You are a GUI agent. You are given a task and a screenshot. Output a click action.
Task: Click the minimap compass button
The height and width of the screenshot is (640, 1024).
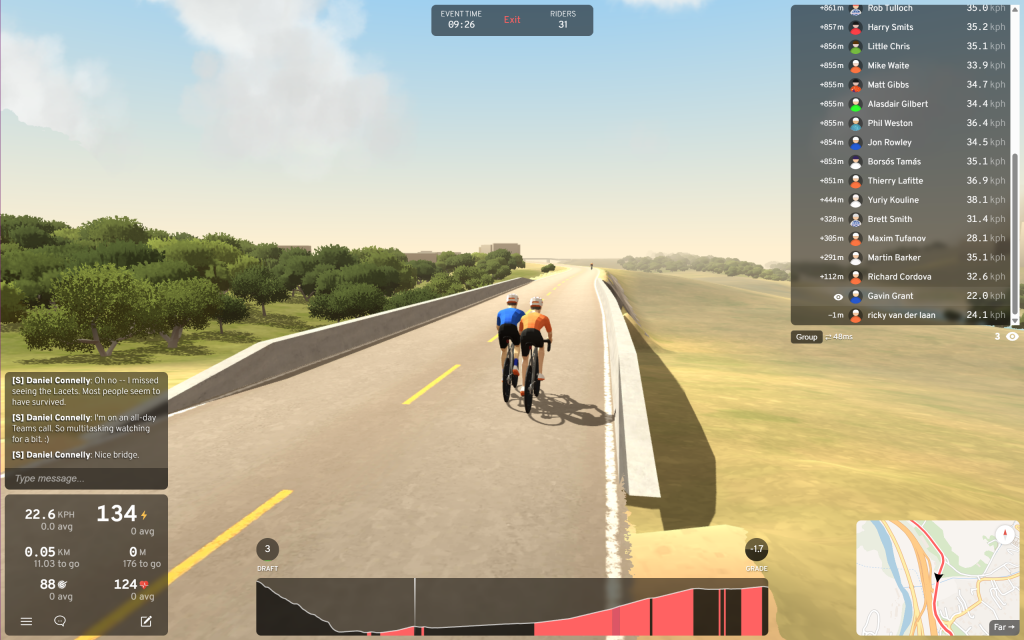(x=1005, y=534)
